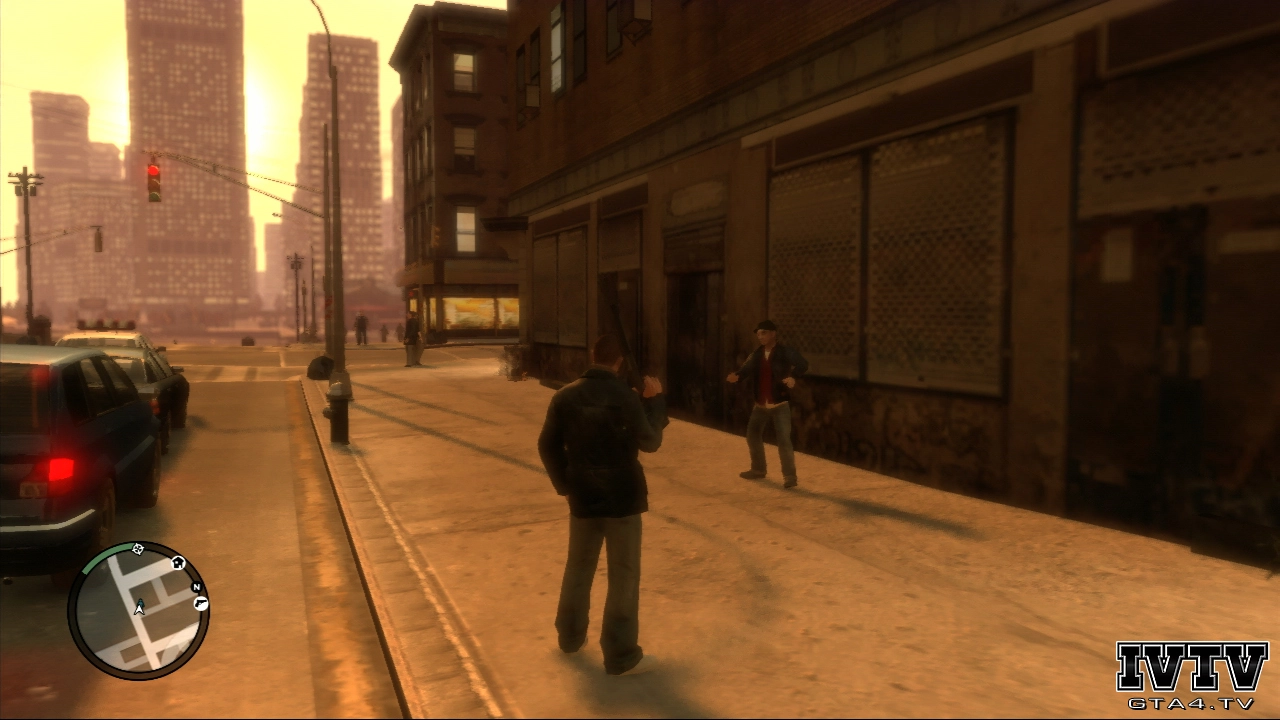
Task: Select the crosshair target blip on the minimap
Action: point(138,548)
